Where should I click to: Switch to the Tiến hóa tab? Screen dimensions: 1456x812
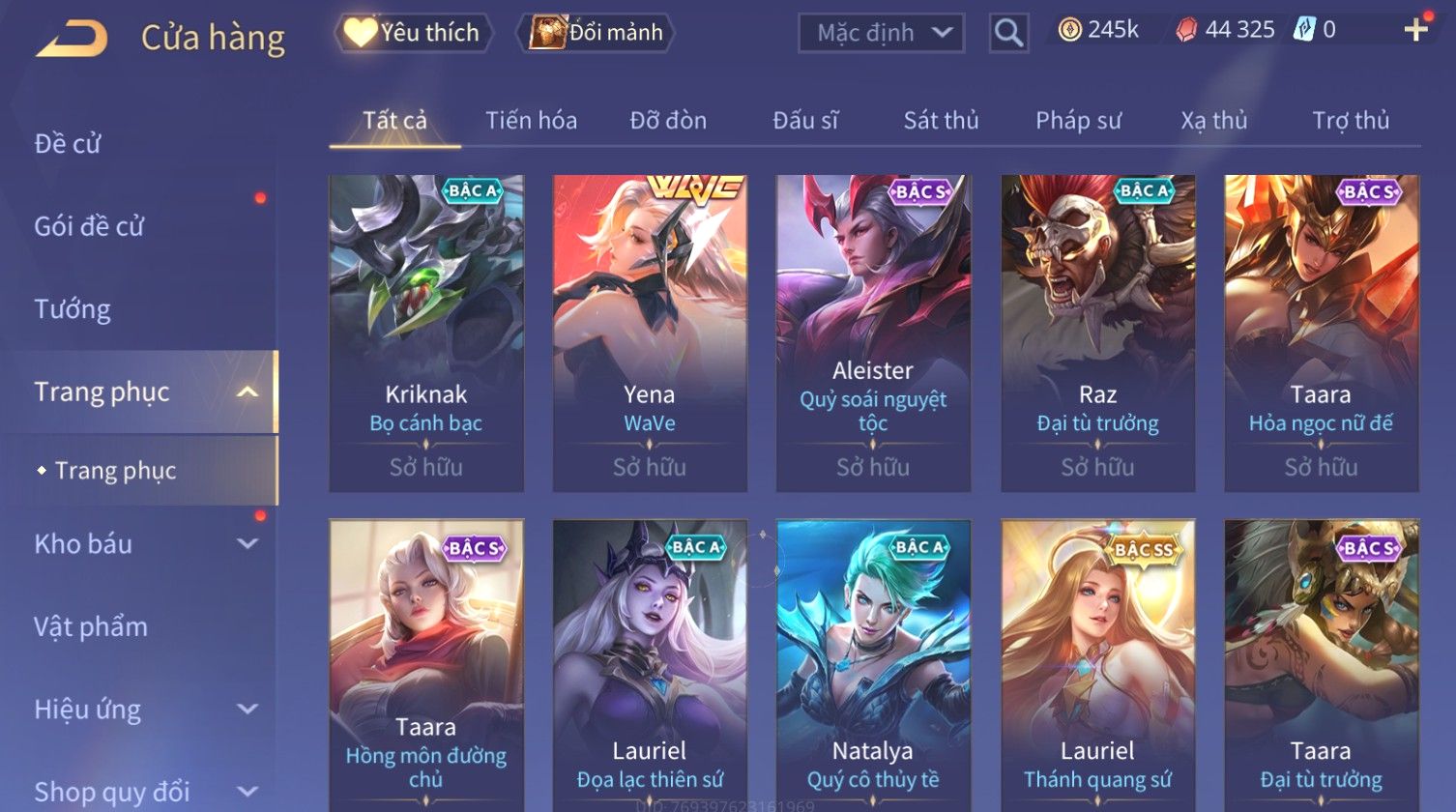(x=531, y=121)
